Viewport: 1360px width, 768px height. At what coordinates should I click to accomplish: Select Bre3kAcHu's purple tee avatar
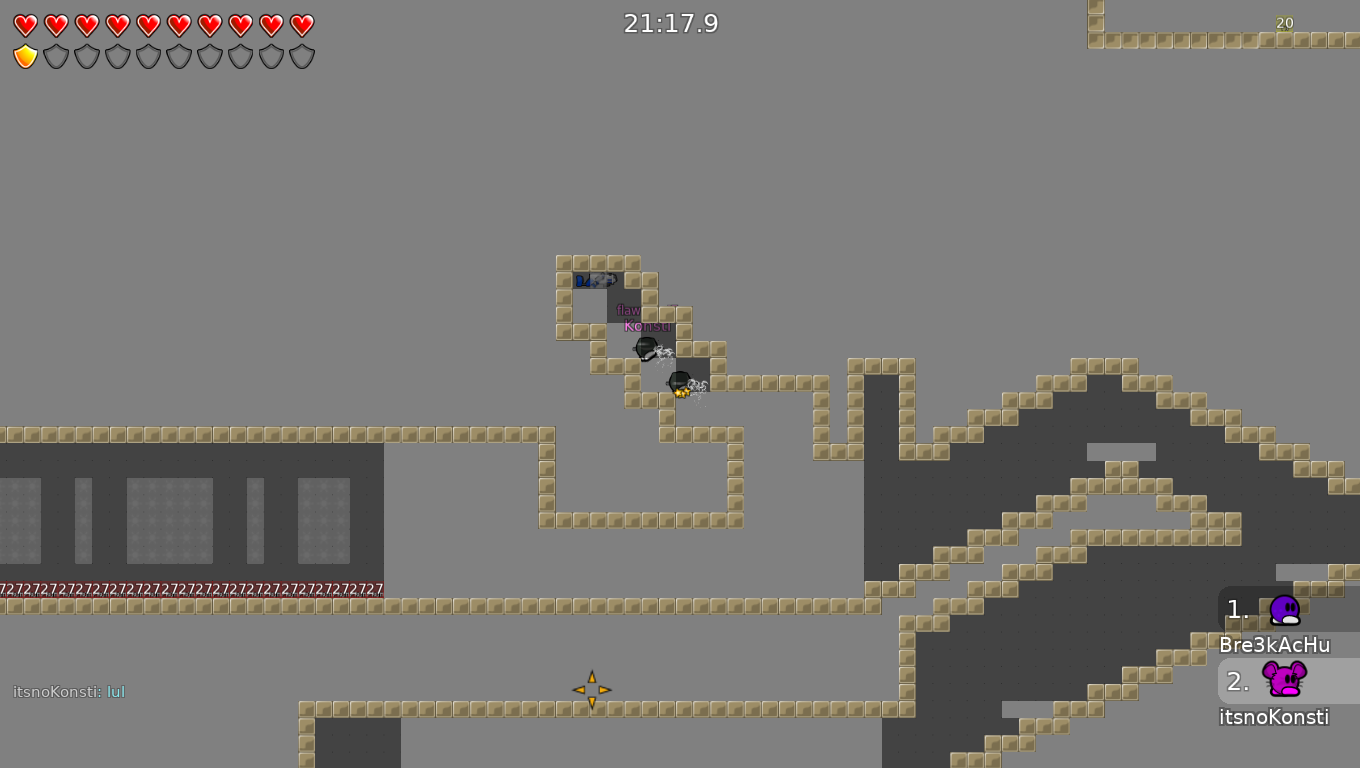1285,608
